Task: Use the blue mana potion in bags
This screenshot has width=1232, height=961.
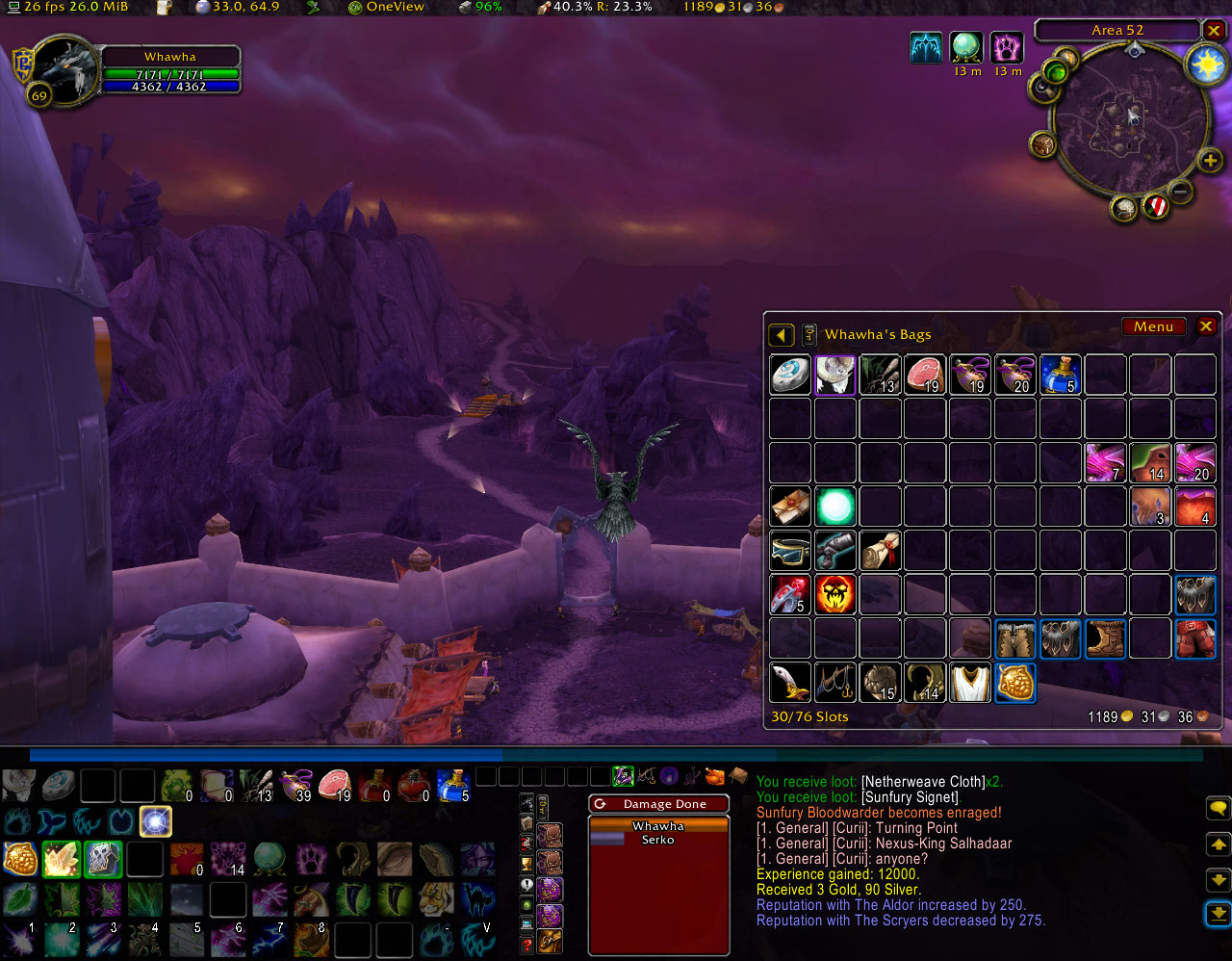Action: pos(1060,375)
